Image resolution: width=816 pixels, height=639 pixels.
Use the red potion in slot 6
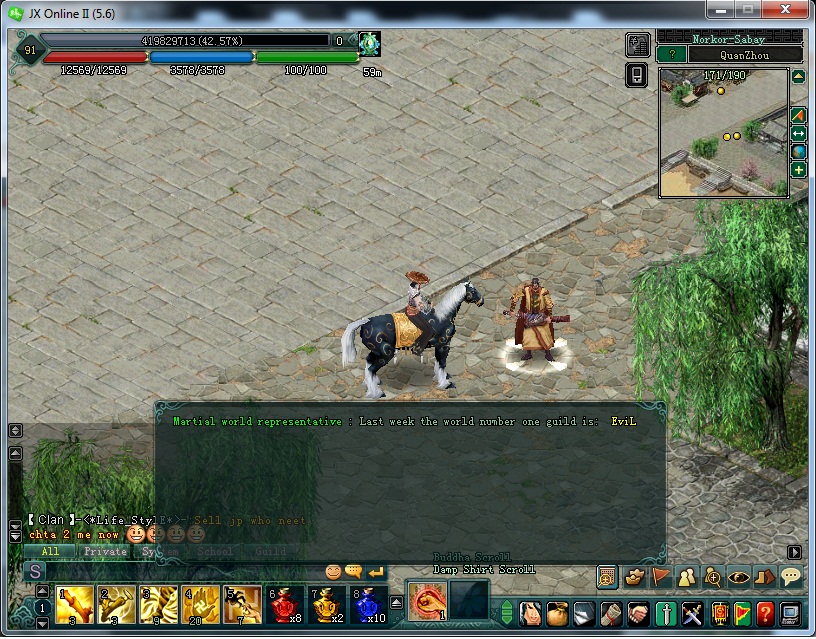click(x=285, y=605)
